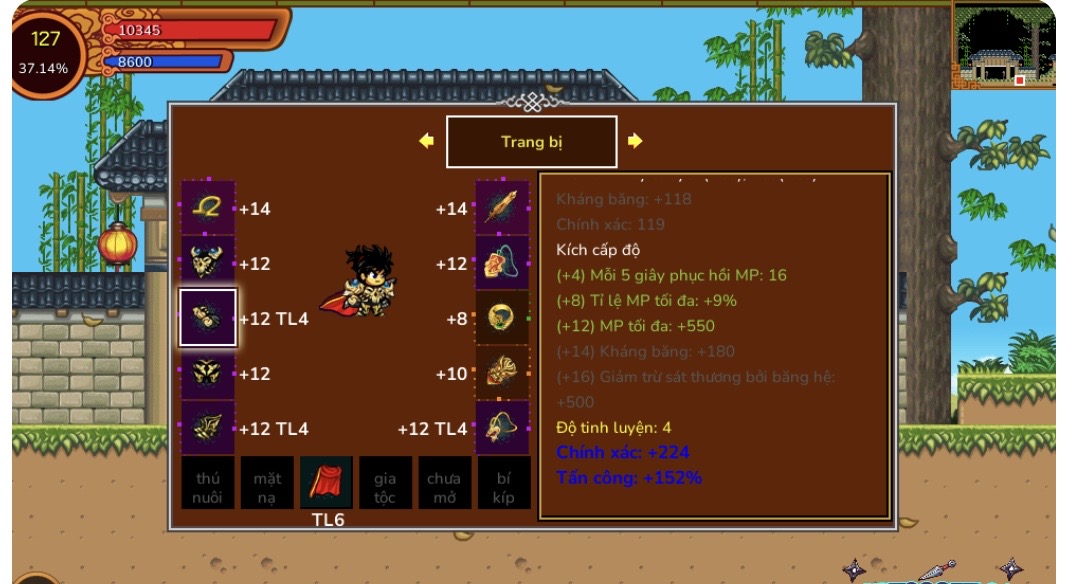
Task: Open the bí kíp slot
Action: pos(503,483)
